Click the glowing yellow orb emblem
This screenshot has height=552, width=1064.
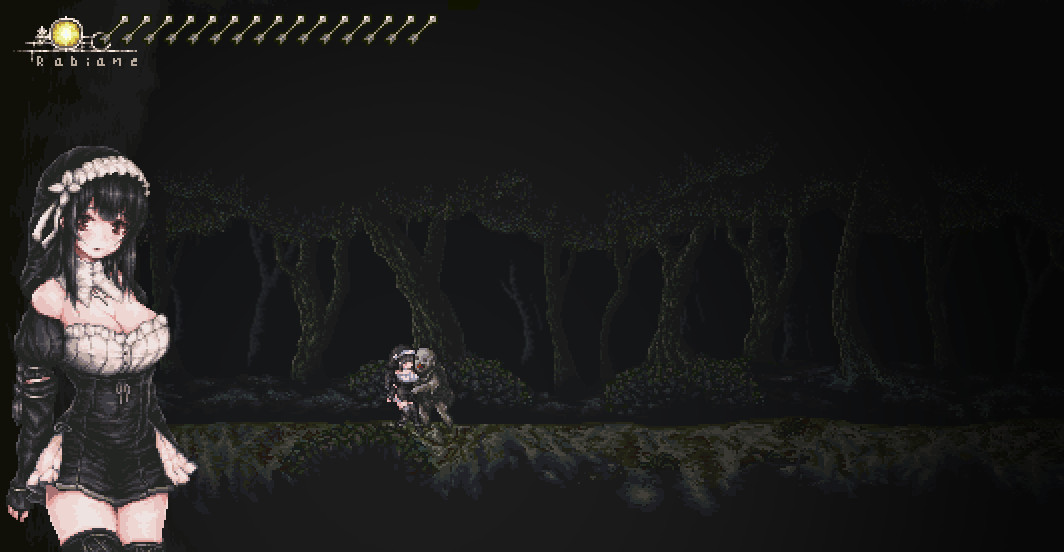coord(67,34)
